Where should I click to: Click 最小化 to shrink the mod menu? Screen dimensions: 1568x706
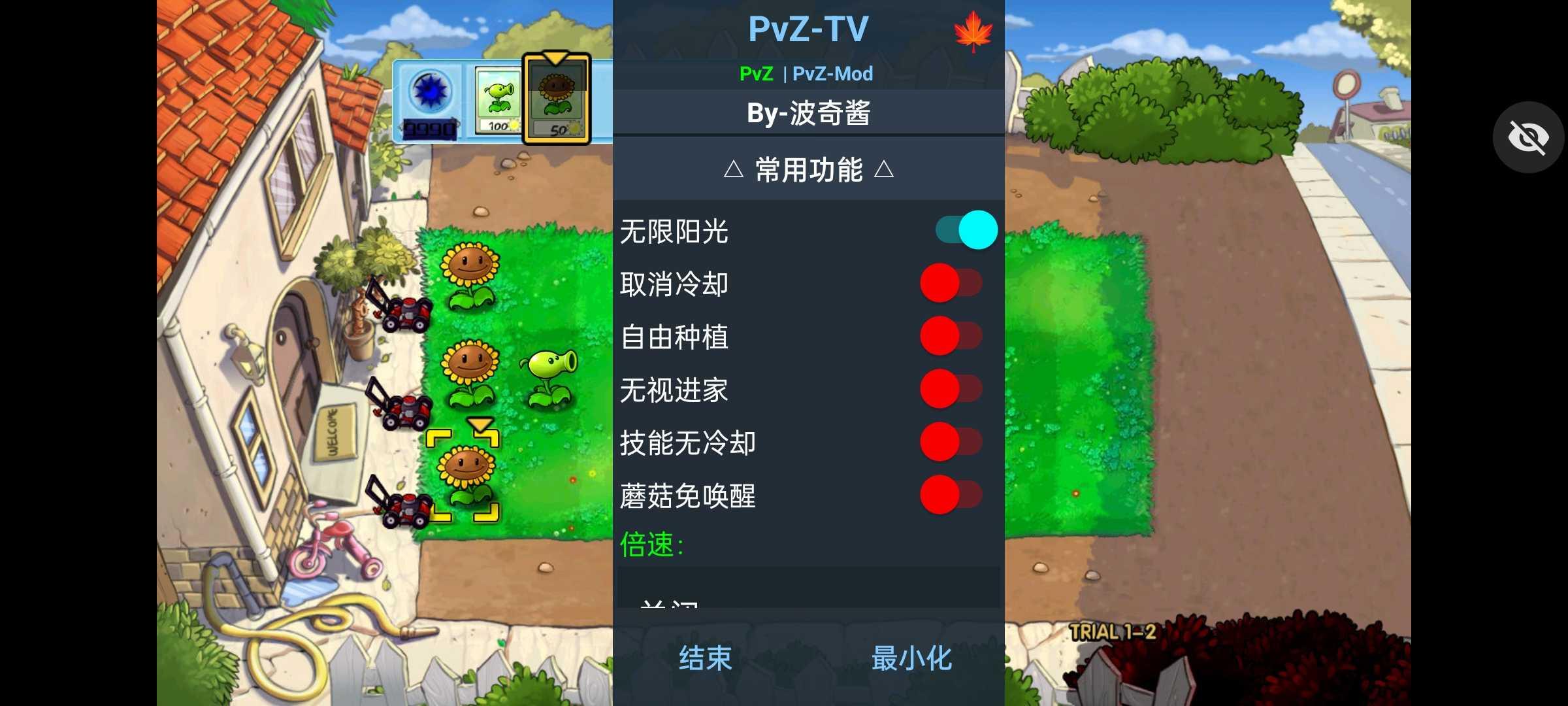[912, 659]
